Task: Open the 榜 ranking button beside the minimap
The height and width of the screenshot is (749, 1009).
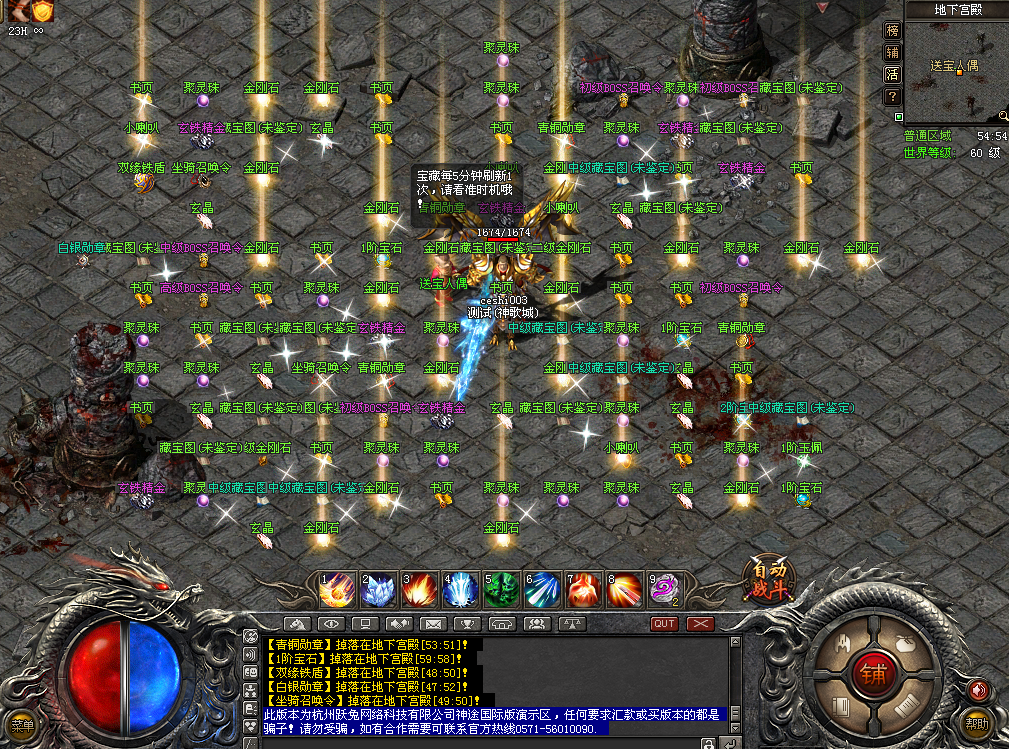Action: pyautogui.click(x=892, y=30)
